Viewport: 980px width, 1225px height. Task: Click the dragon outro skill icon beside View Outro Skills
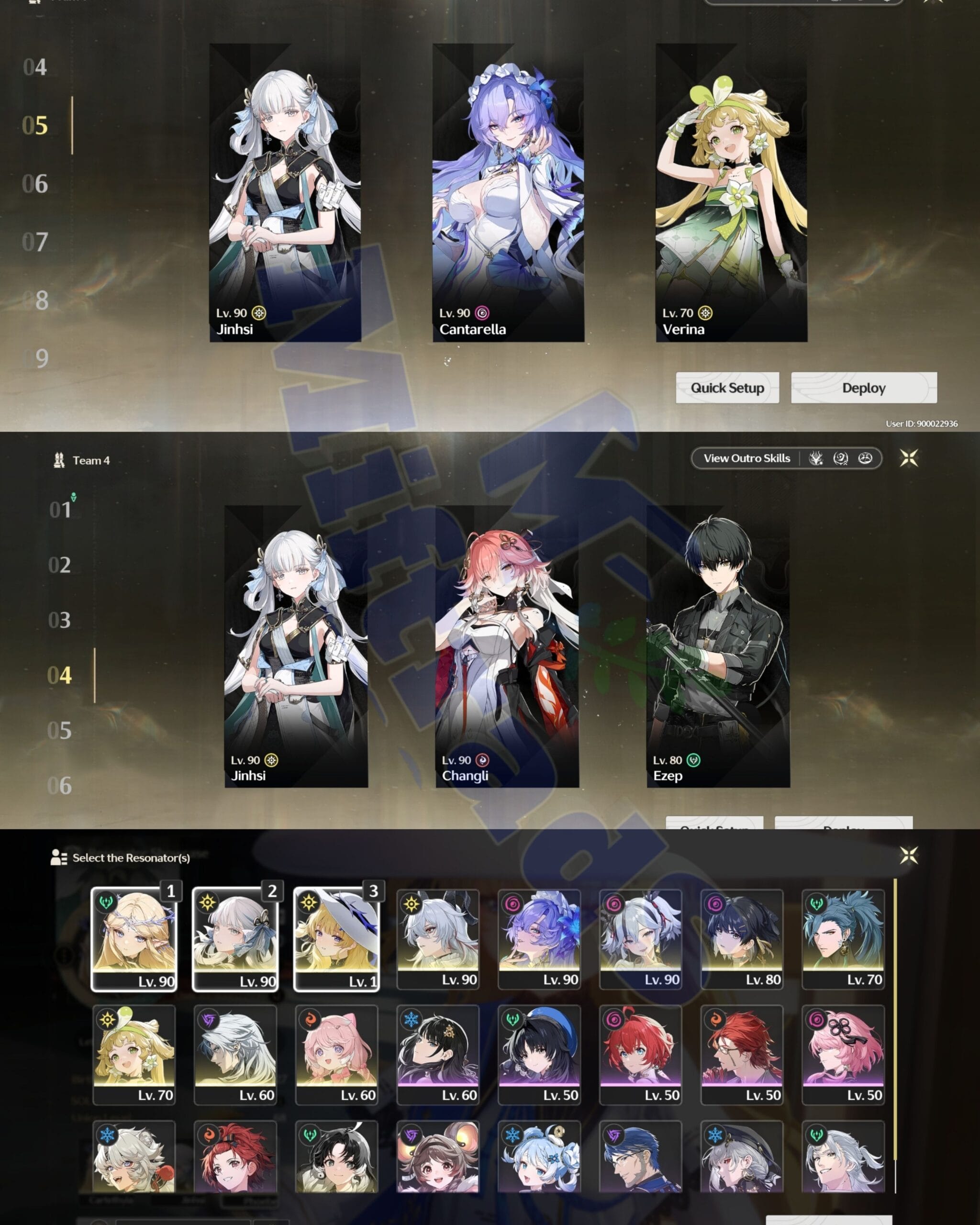click(816, 458)
